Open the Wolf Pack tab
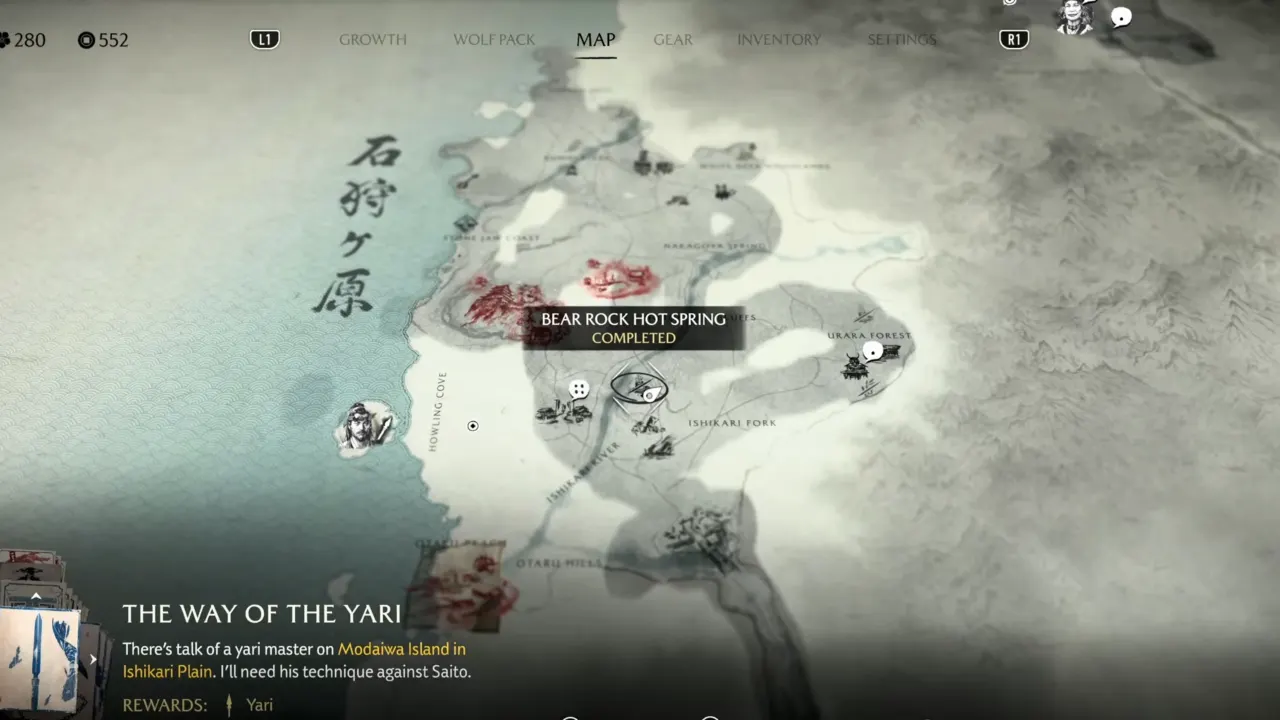This screenshot has width=1280, height=720. click(x=494, y=40)
